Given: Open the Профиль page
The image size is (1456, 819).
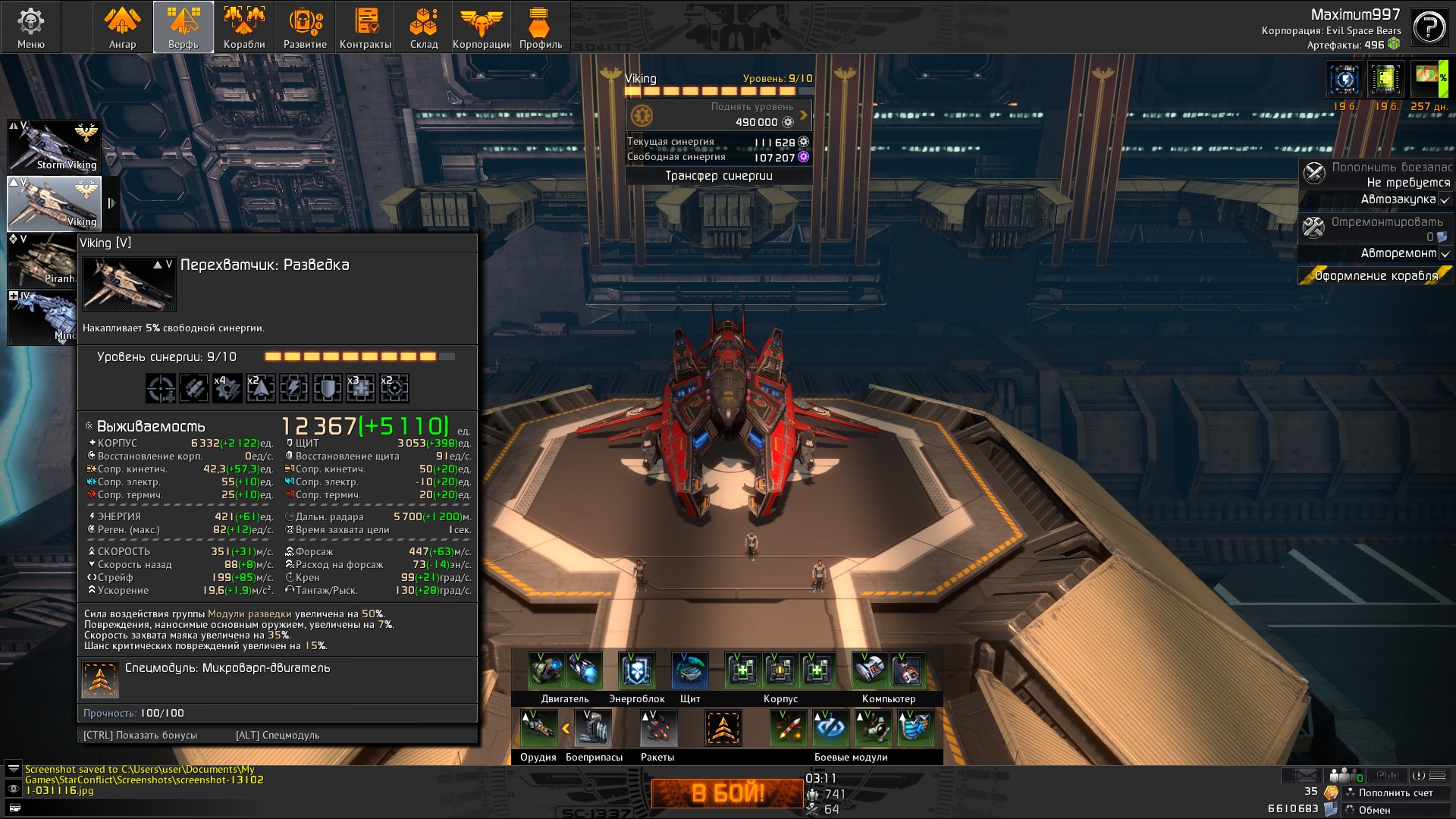Looking at the screenshot, I should pos(541,27).
